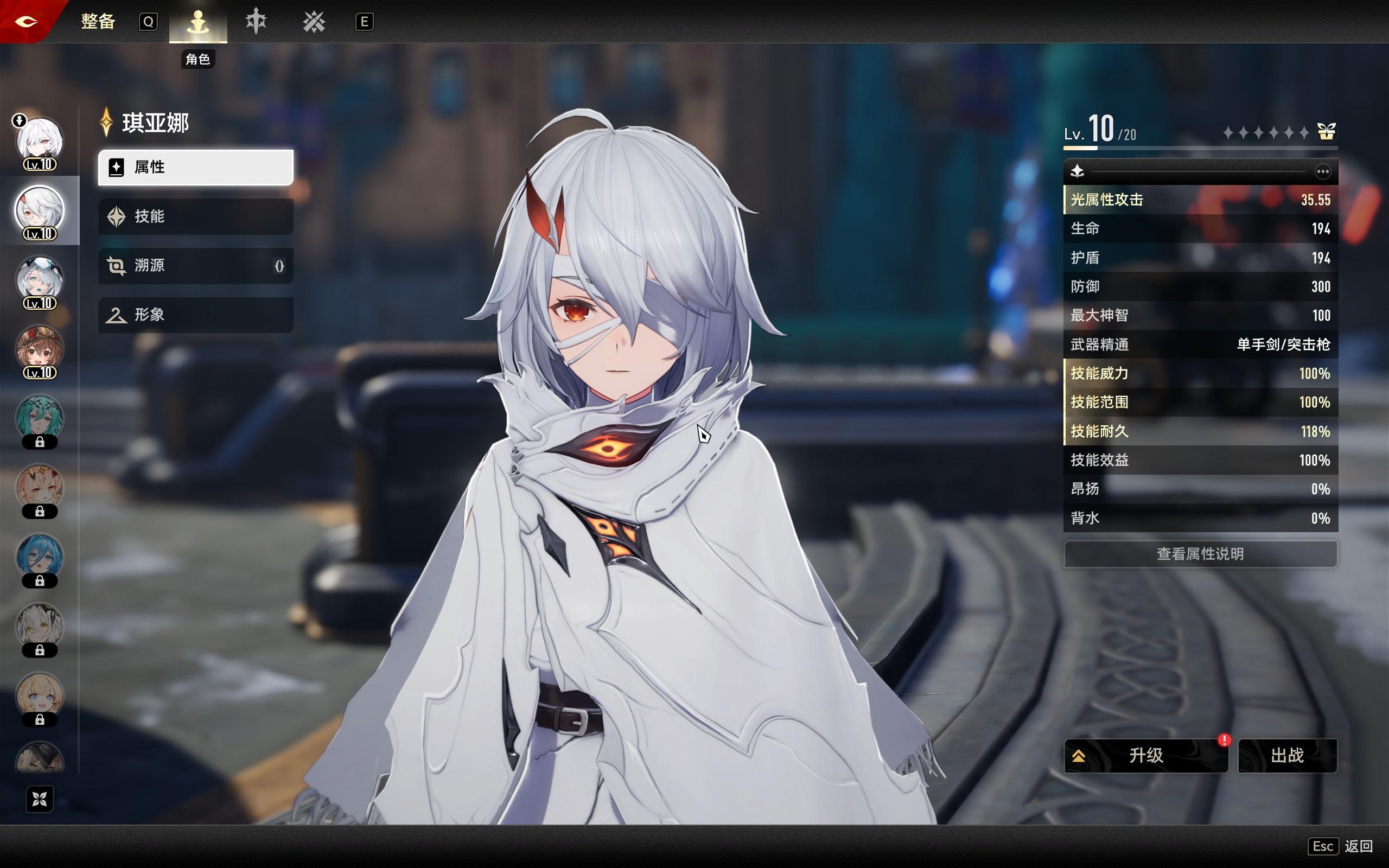1389x868 pixels.
Task: Open the 技能 skills section
Action: click(195, 216)
